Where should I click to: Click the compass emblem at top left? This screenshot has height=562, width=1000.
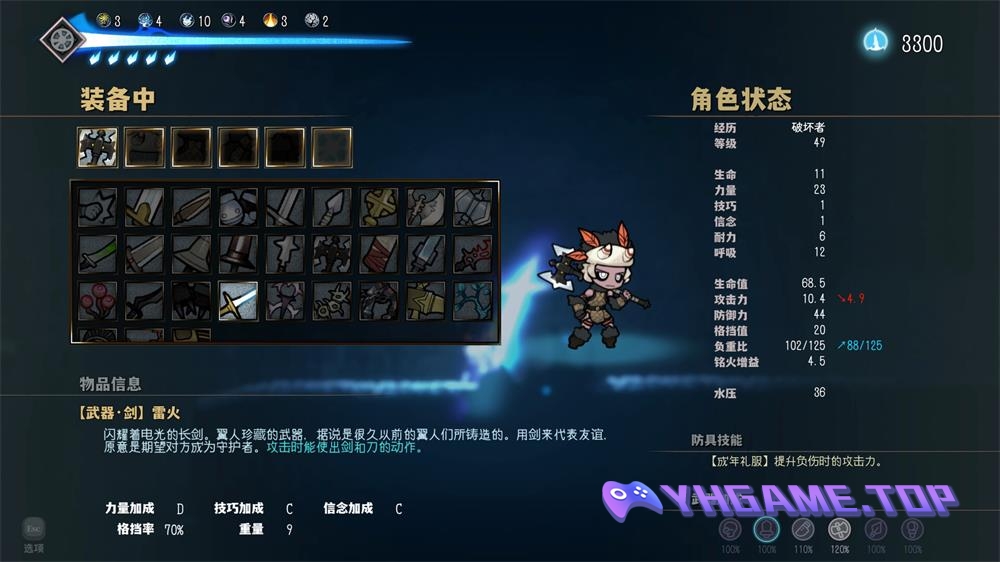point(62,40)
